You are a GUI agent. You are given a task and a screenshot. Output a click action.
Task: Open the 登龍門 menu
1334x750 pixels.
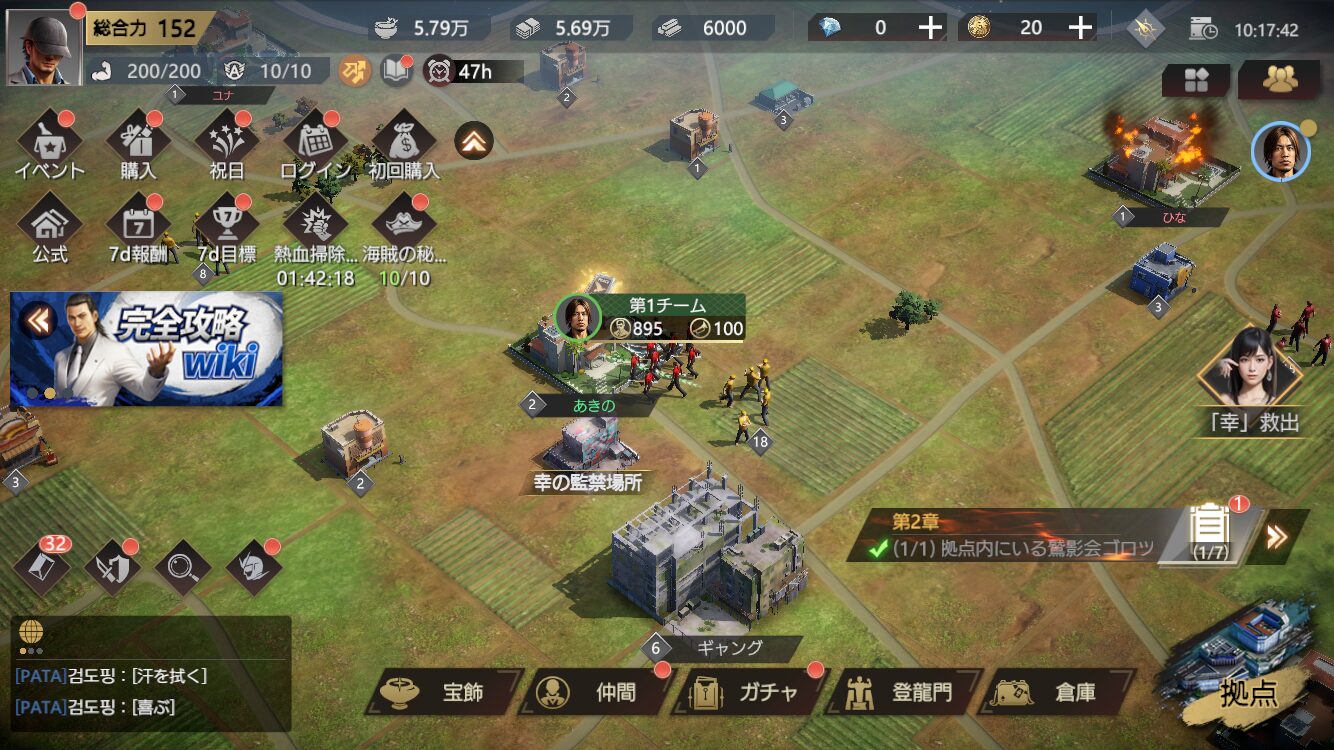click(903, 692)
